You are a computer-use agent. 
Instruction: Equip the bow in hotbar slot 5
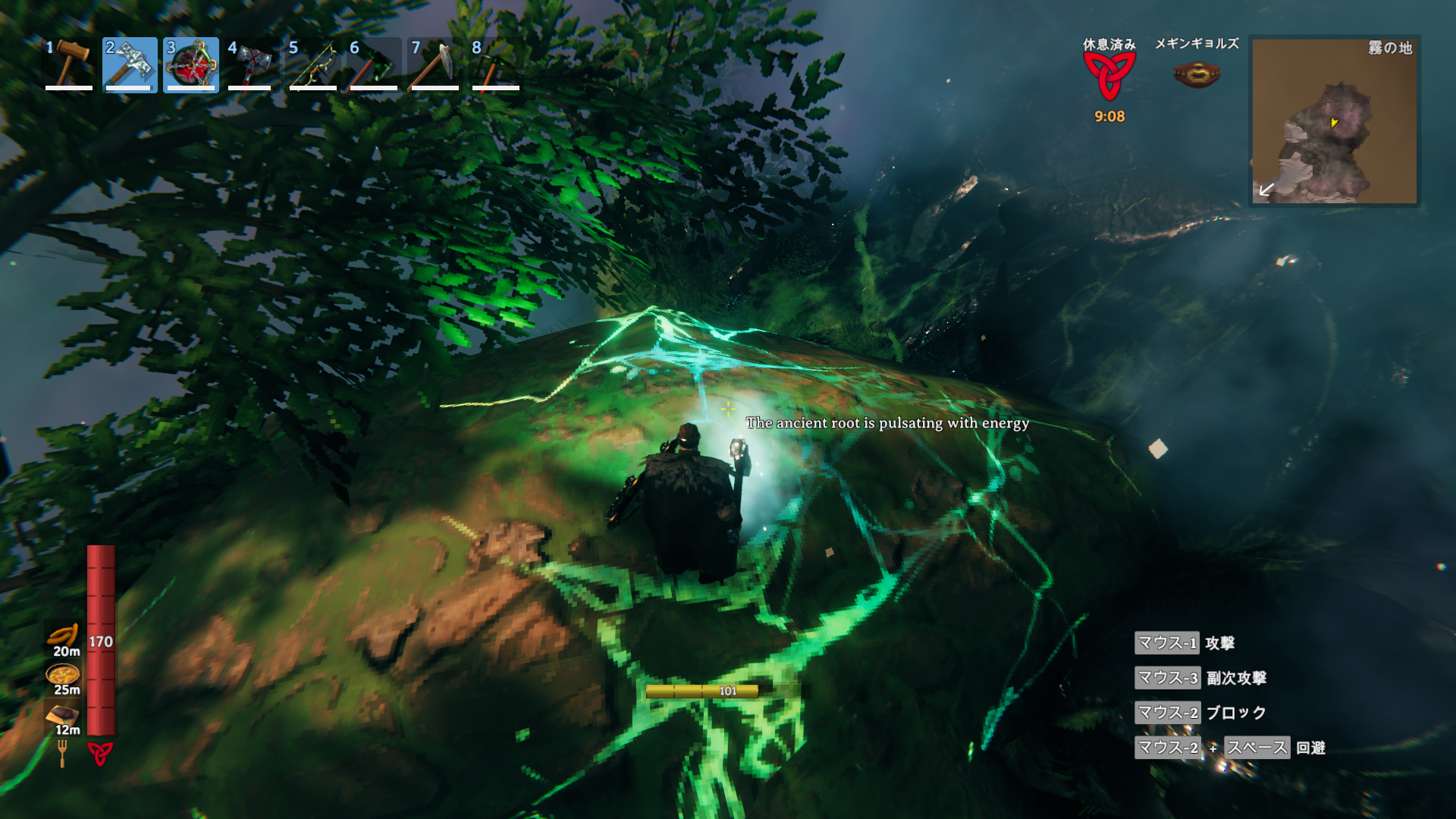click(x=312, y=64)
